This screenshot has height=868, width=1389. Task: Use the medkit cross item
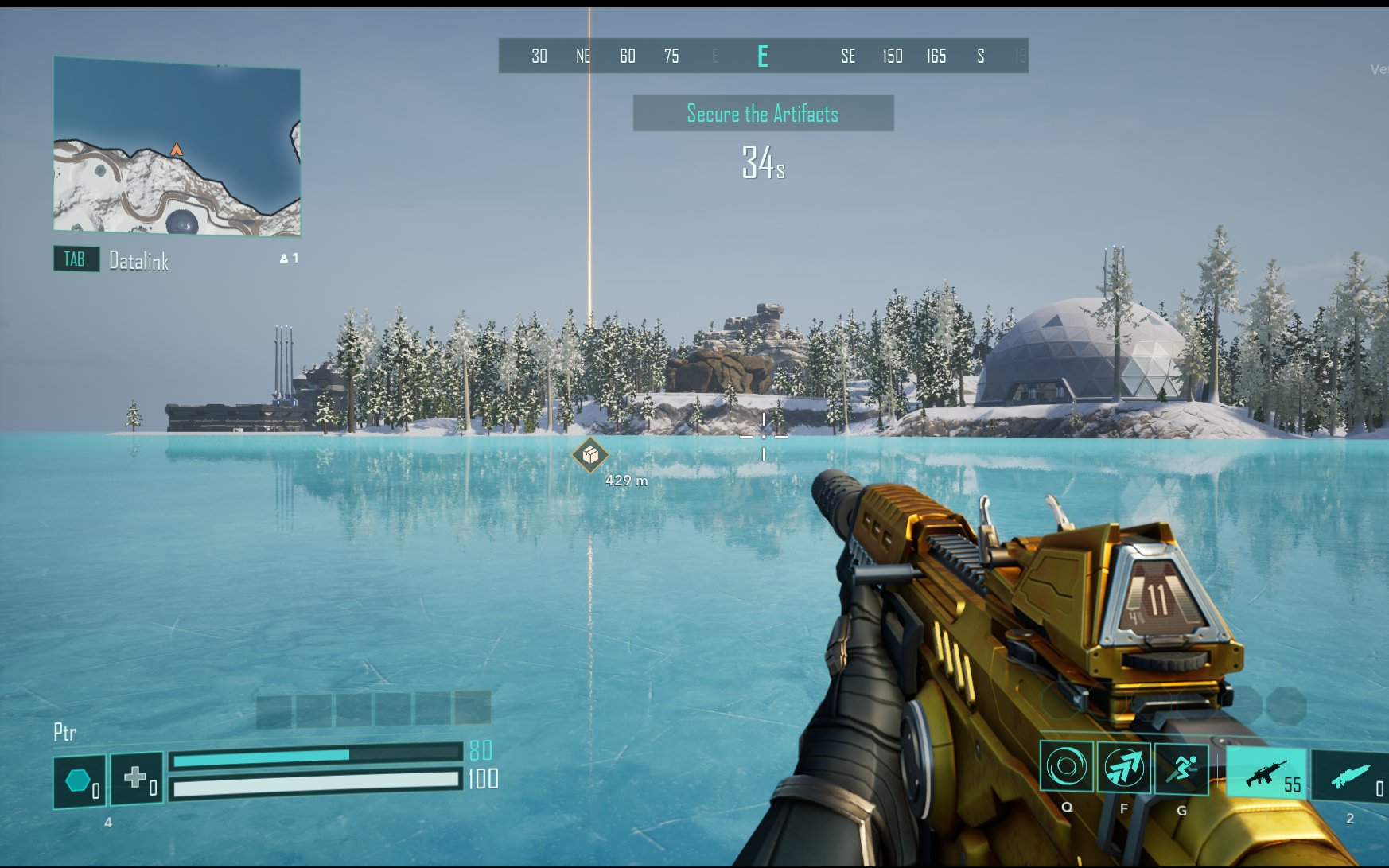coord(137,778)
